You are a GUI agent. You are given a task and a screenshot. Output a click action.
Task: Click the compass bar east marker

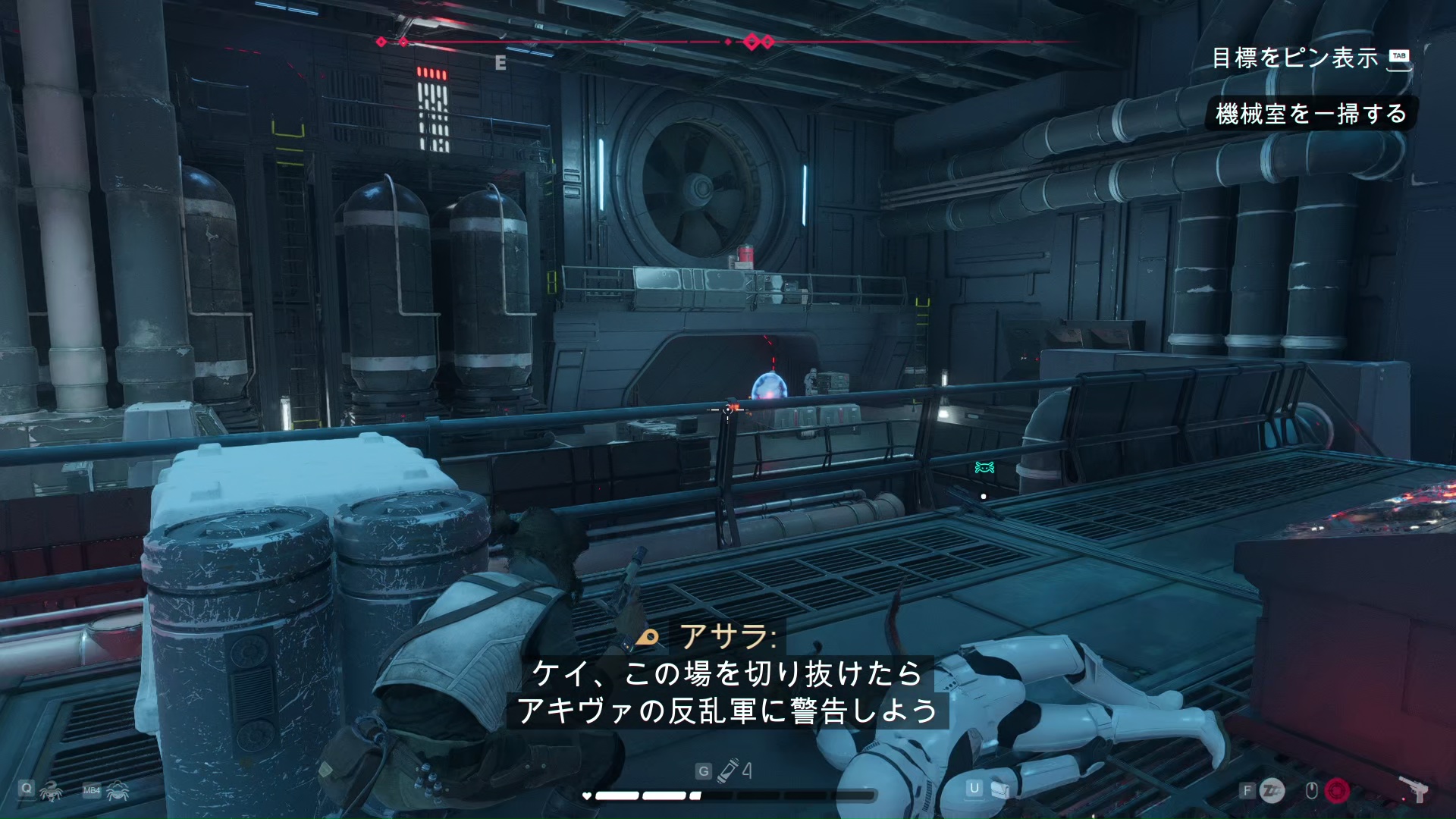click(500, 64)
